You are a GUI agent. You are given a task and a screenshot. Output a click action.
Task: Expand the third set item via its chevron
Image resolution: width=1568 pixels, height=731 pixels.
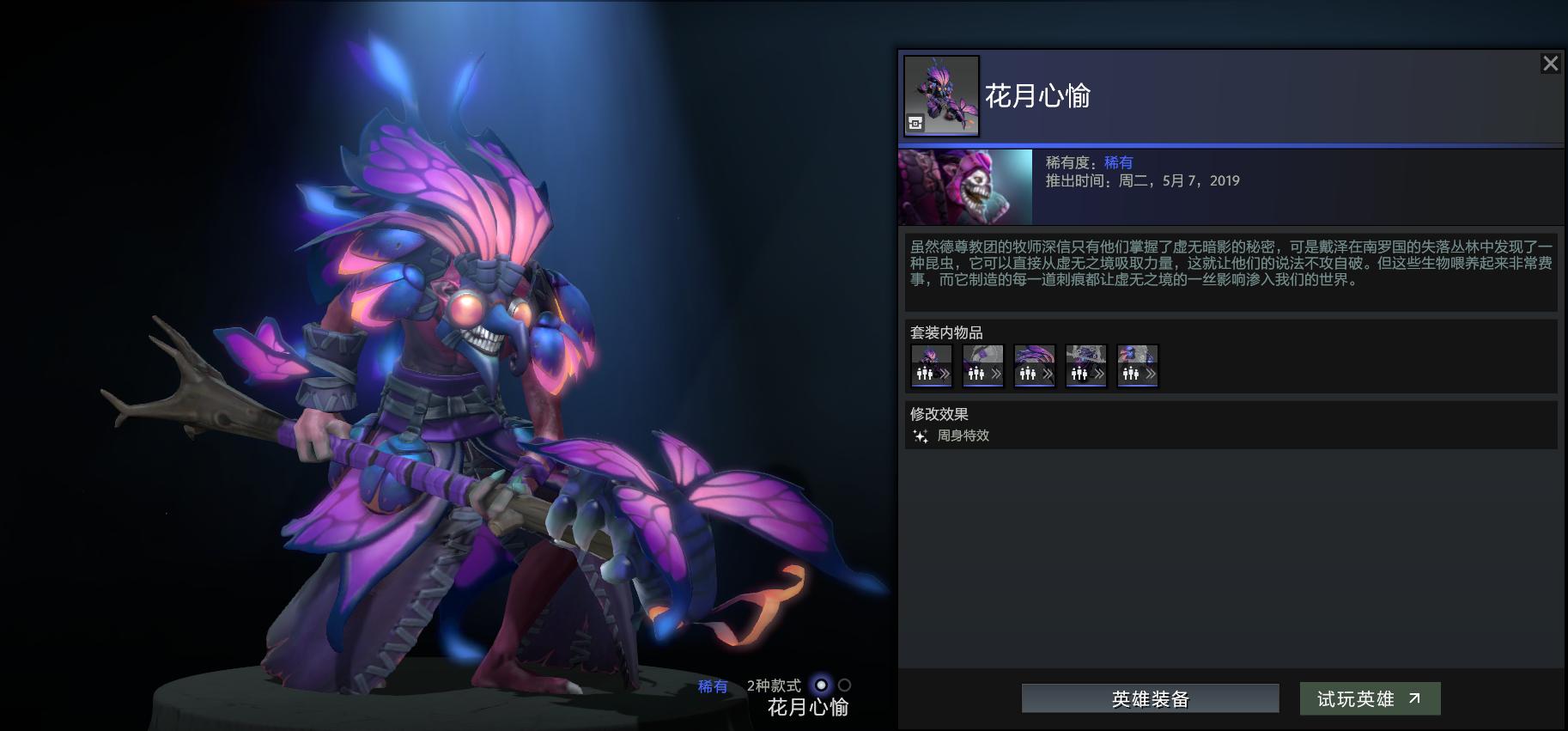click(1047, 373)
